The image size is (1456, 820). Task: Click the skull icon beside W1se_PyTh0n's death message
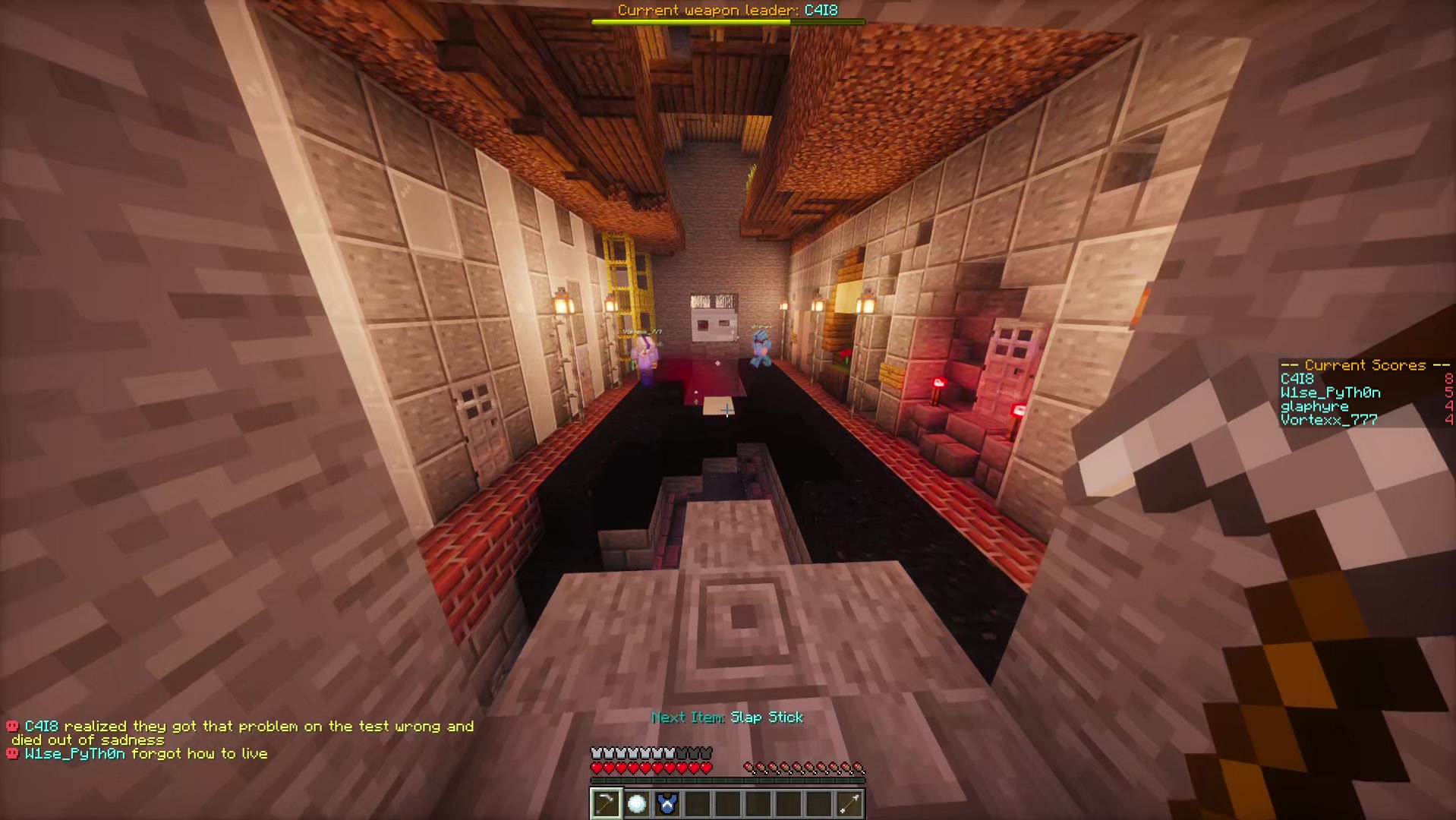[x=12, y=753]
